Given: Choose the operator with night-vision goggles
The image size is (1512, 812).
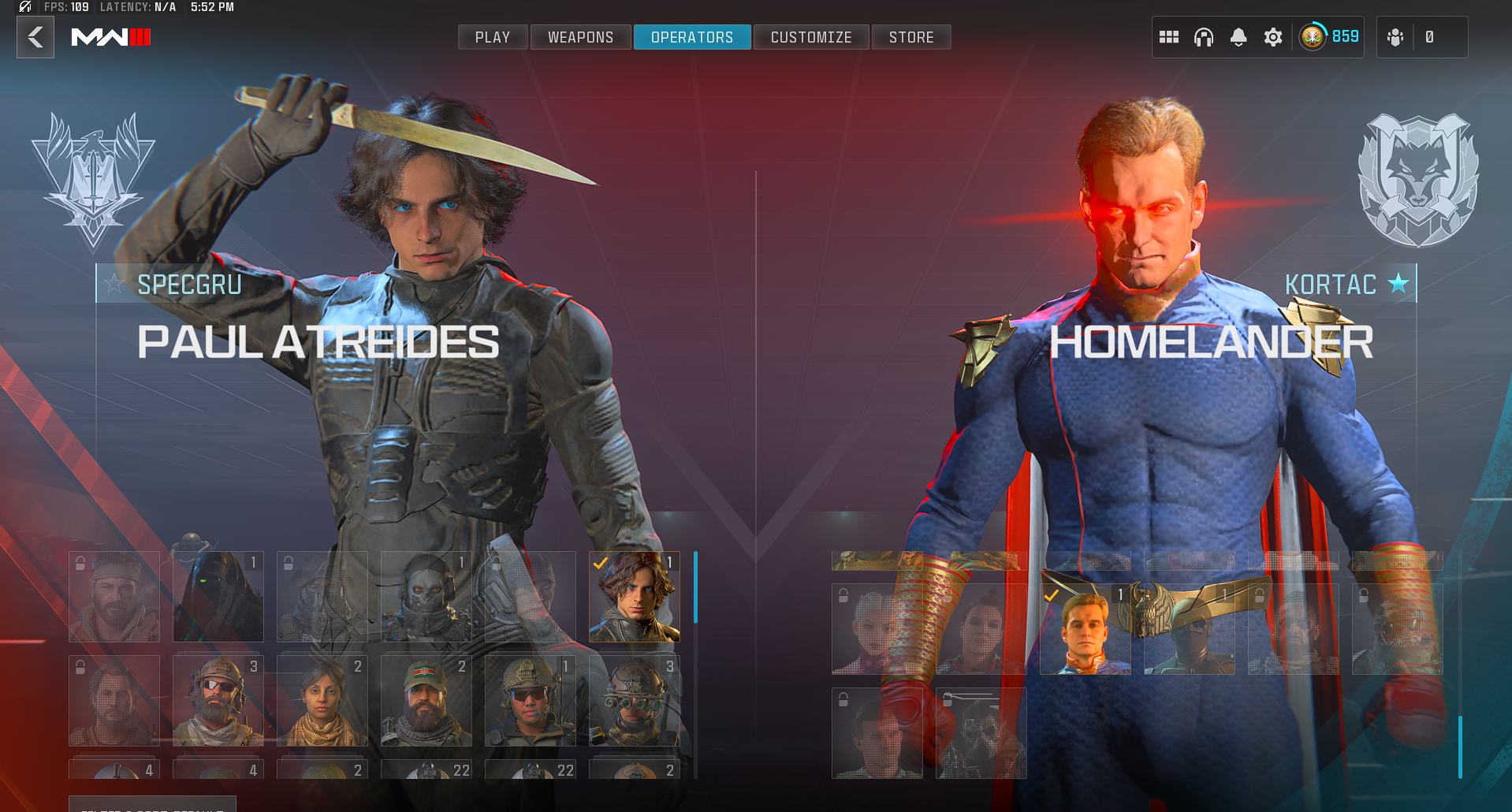Looking at the screenshot, I should (635, 701).
